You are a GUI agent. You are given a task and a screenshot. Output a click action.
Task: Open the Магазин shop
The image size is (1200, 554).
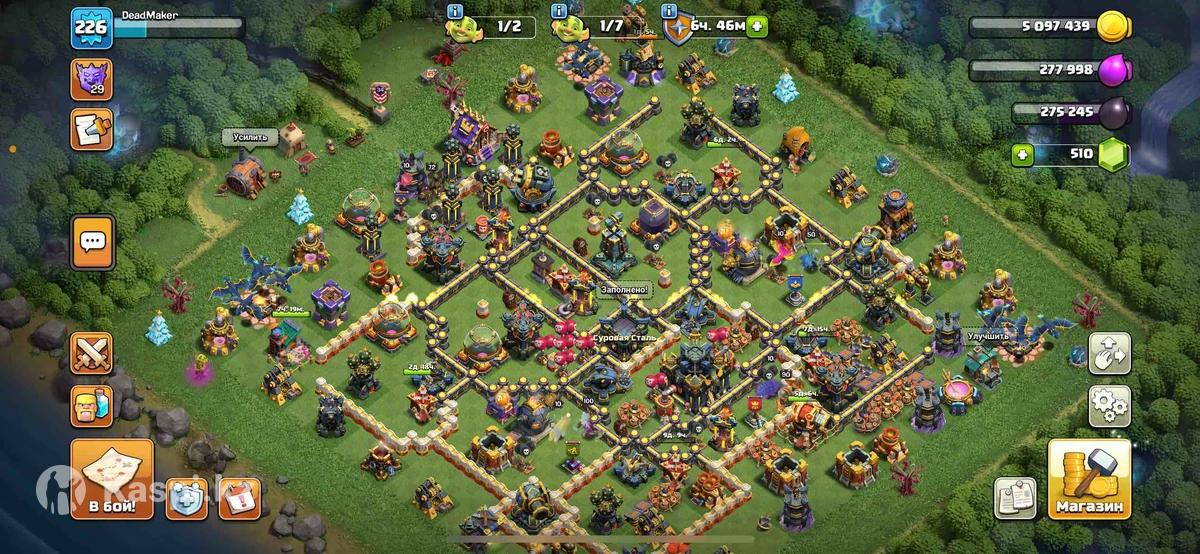coord(1089,479)
